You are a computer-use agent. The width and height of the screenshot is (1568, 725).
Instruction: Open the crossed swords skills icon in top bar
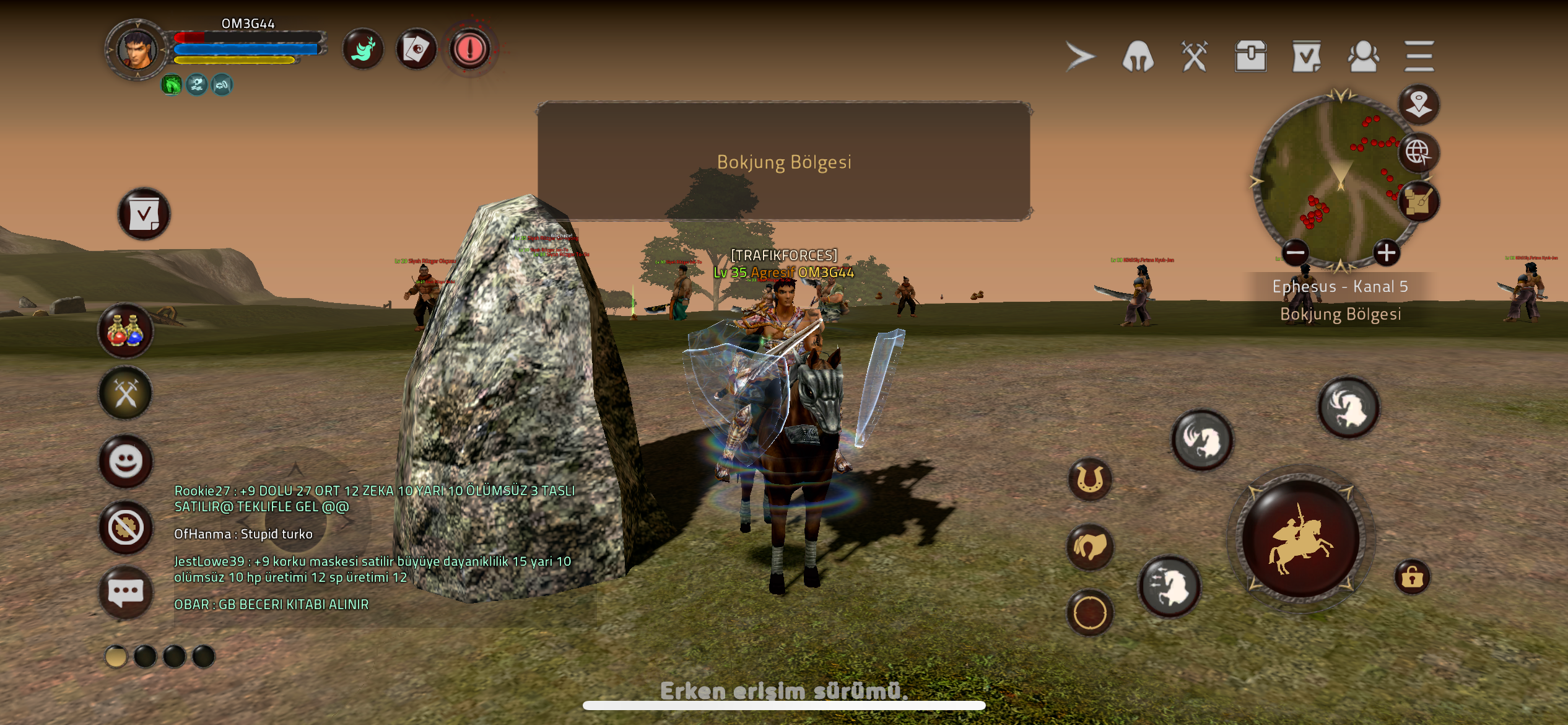(1194, 56)
